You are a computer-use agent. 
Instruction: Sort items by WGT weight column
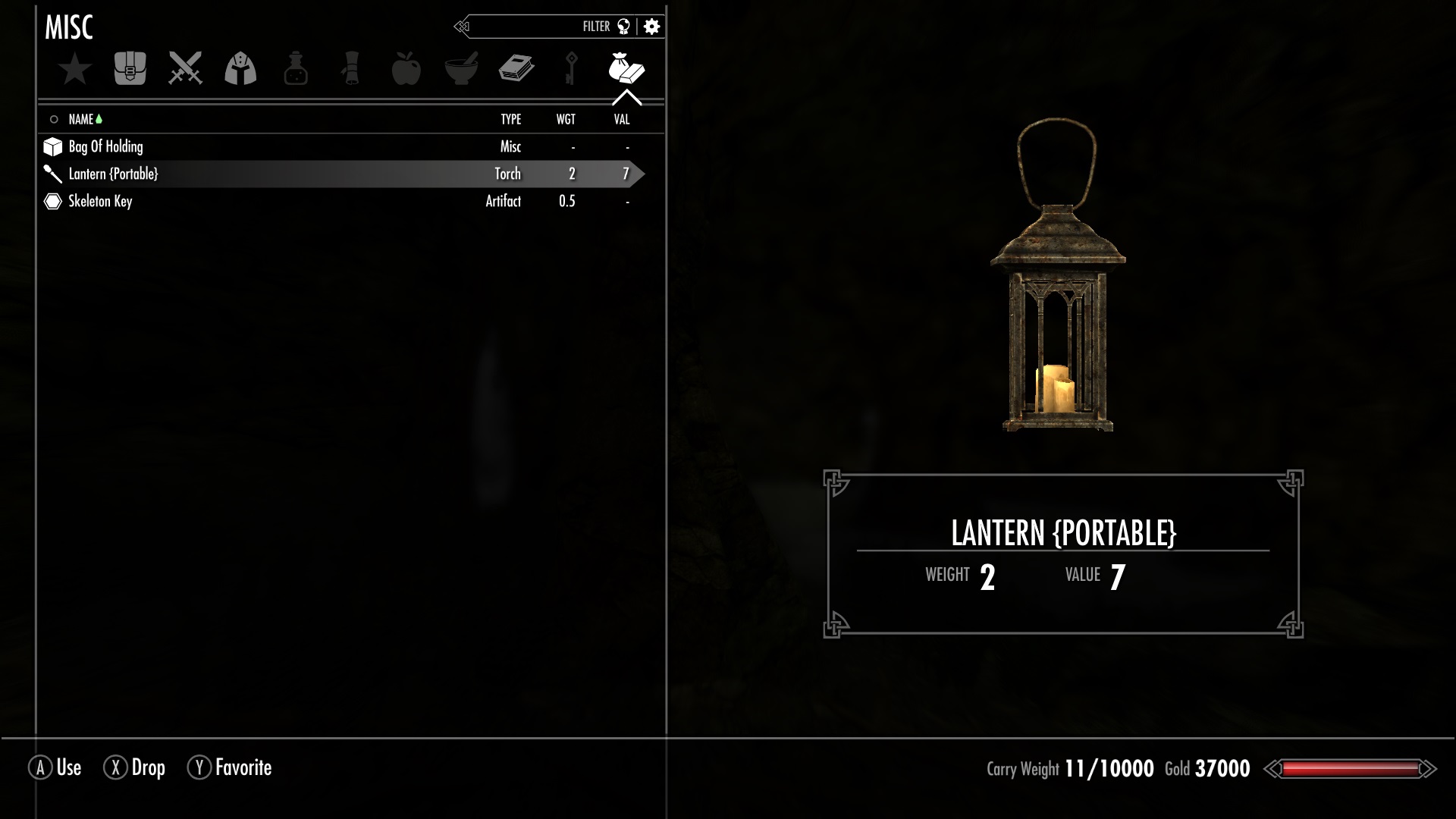click(566, 119)
